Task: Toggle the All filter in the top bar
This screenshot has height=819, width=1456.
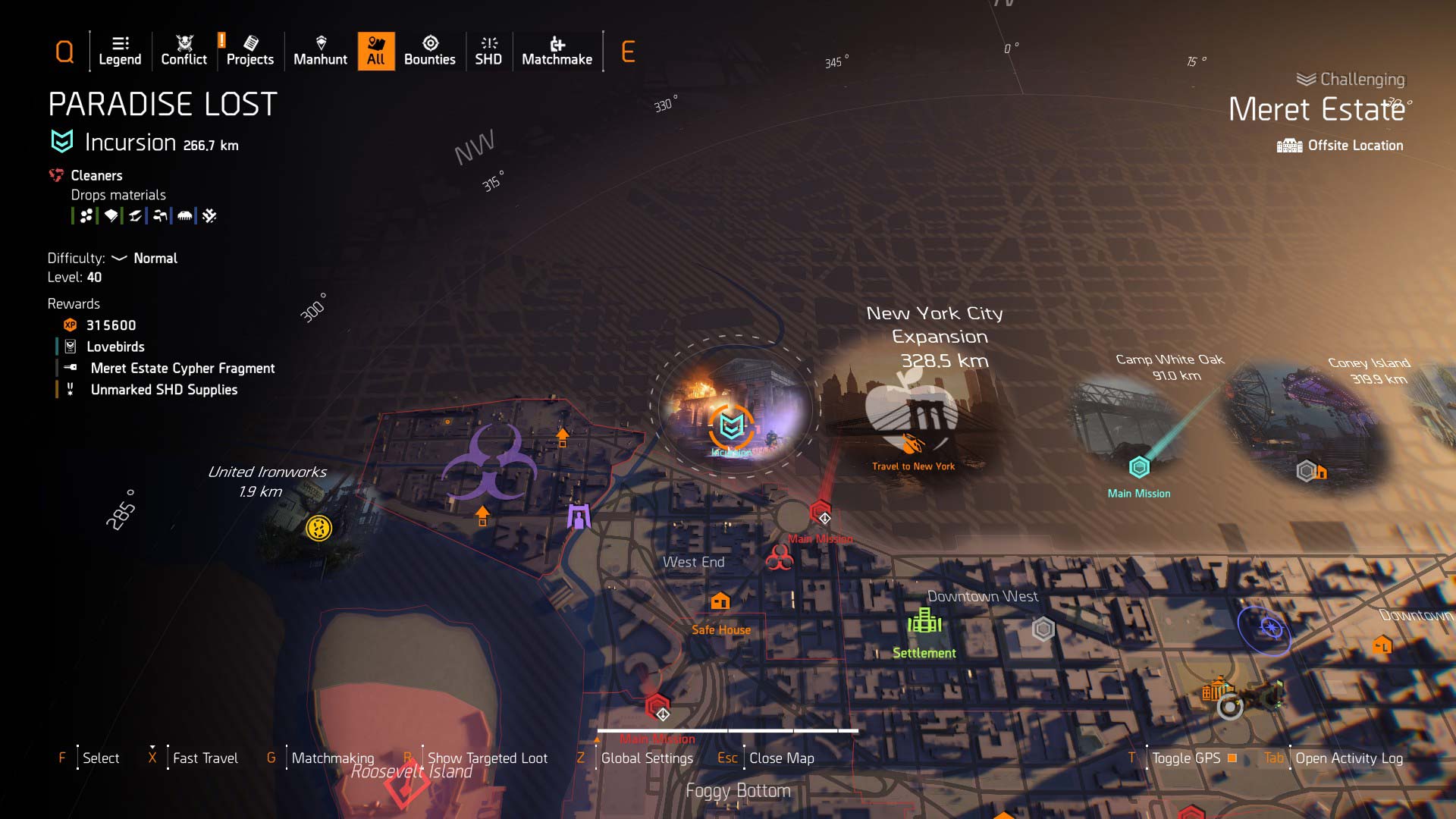Action: pyautogui.click(x=376, y=51)
